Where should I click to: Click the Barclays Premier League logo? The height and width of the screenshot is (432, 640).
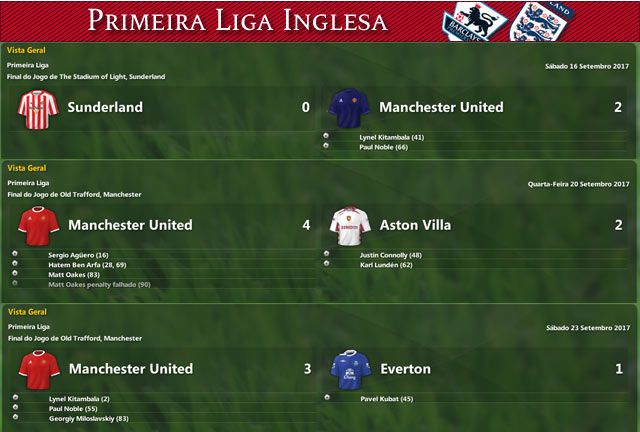pyautogui.click(x=473, y=21)
